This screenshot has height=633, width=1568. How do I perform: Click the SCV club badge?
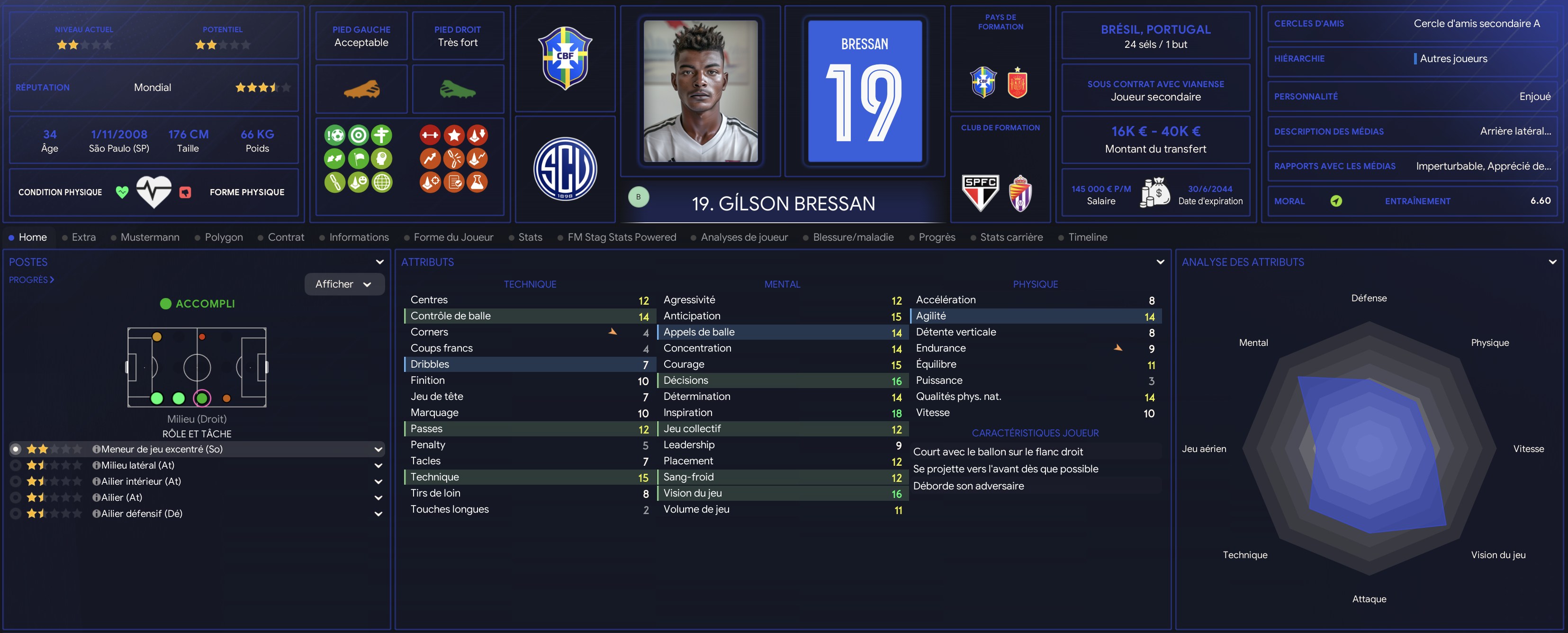(x=565, y=169)
